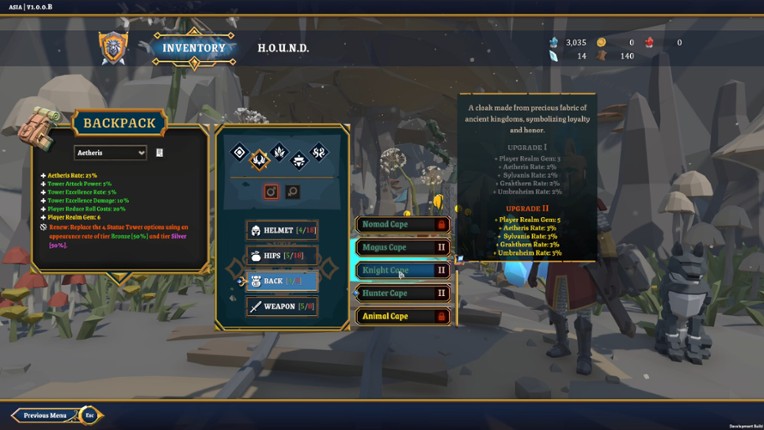The height and width of the screenshot is (430, 764).
Task: Choose the Hips equipment category
Action: coord(282,256)
